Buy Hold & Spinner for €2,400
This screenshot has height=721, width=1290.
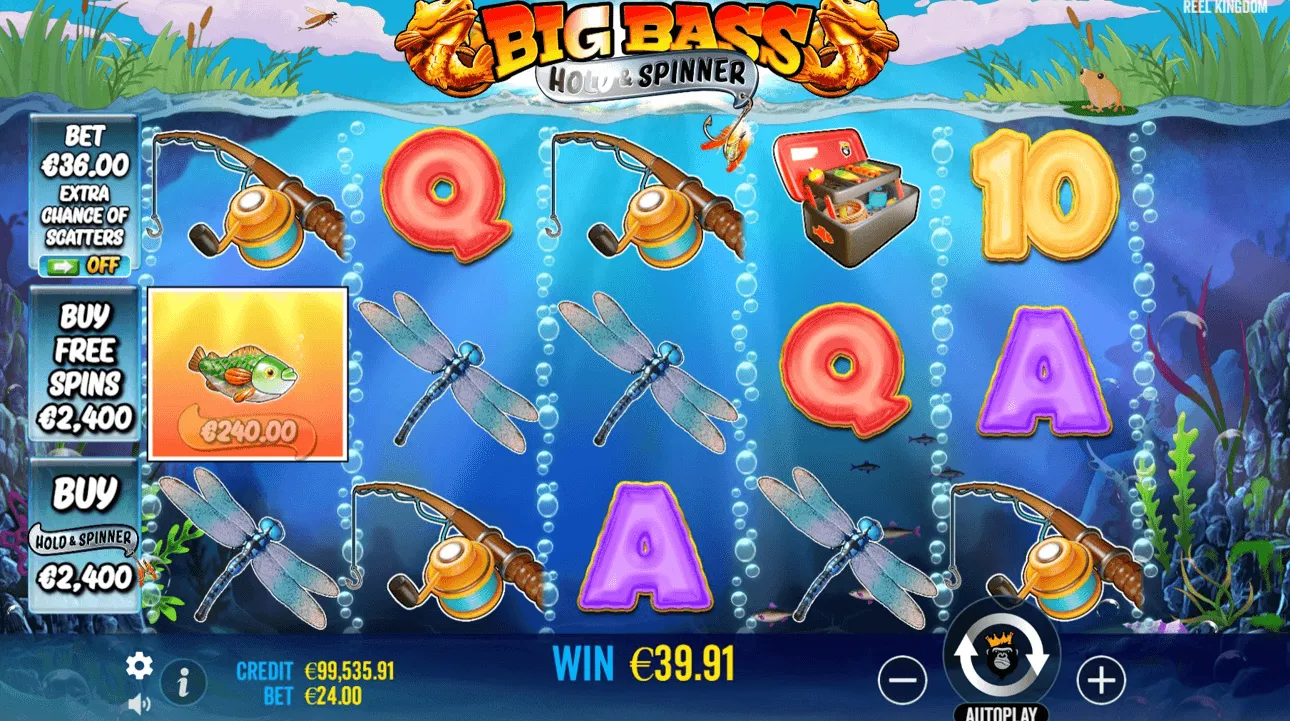[84, 530]
